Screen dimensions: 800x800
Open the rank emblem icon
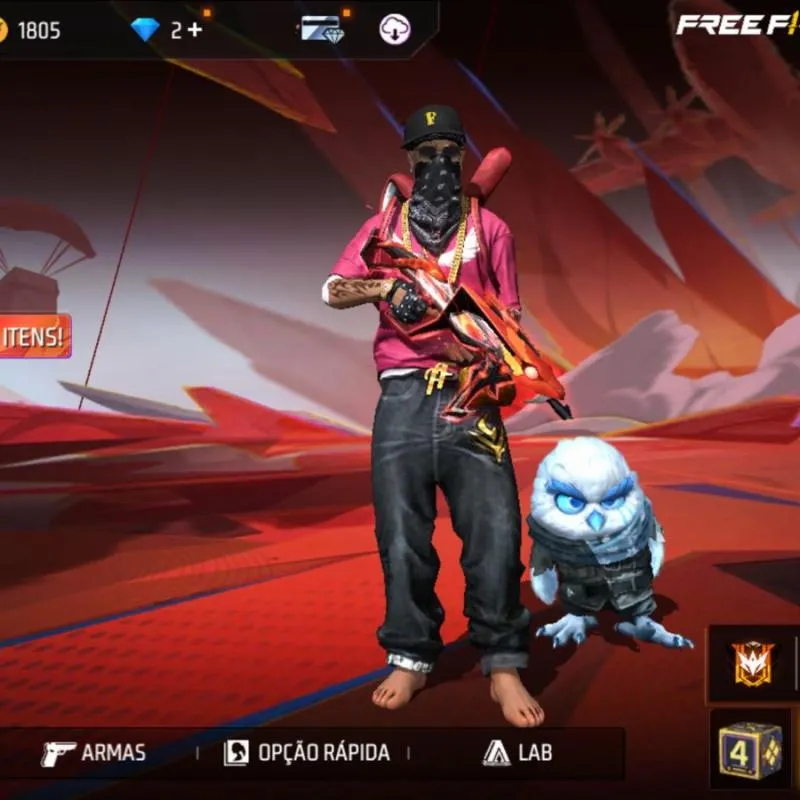[753, 663]
